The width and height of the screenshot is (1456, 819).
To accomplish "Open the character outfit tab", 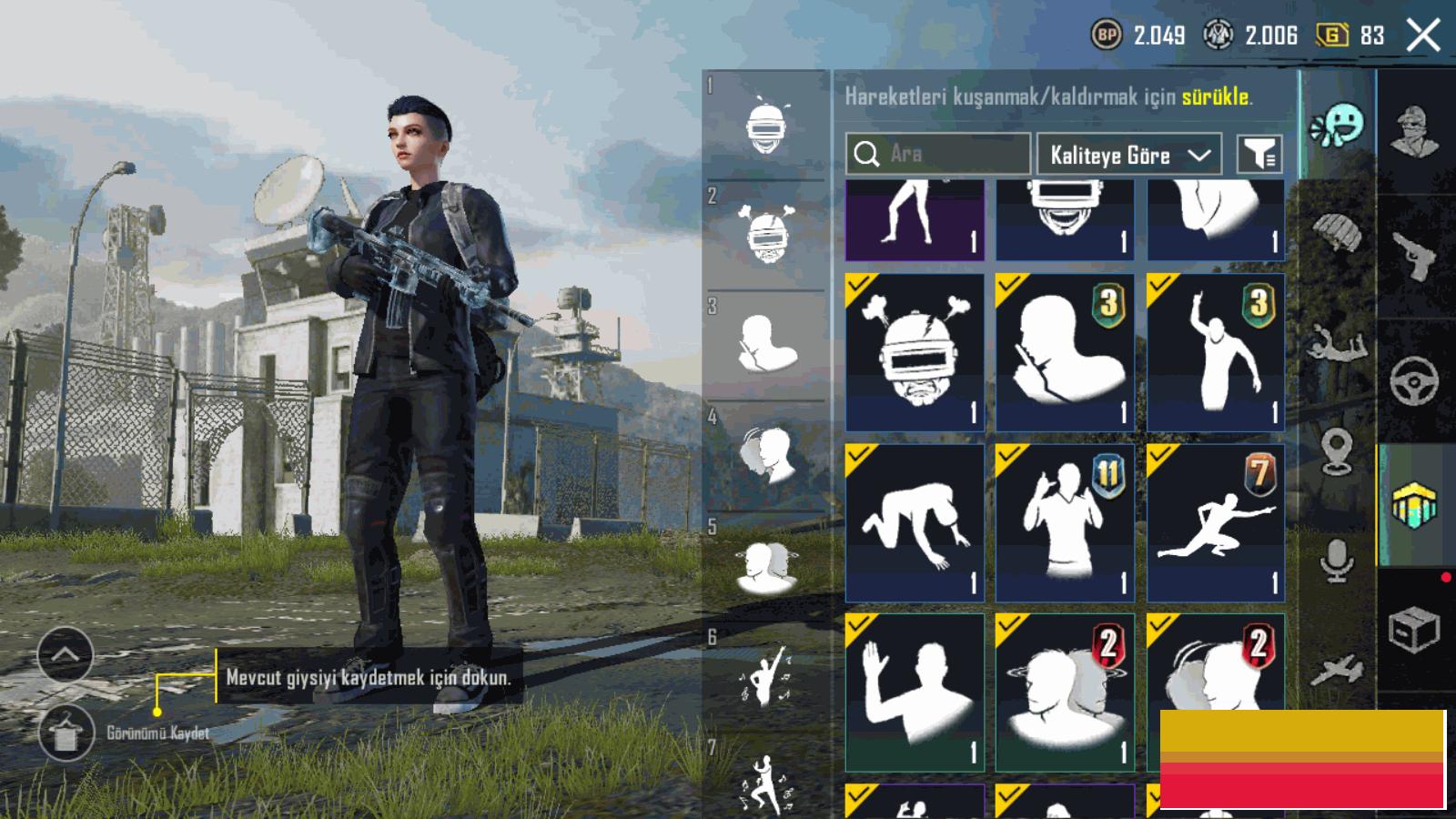I will pos(1414,132).
